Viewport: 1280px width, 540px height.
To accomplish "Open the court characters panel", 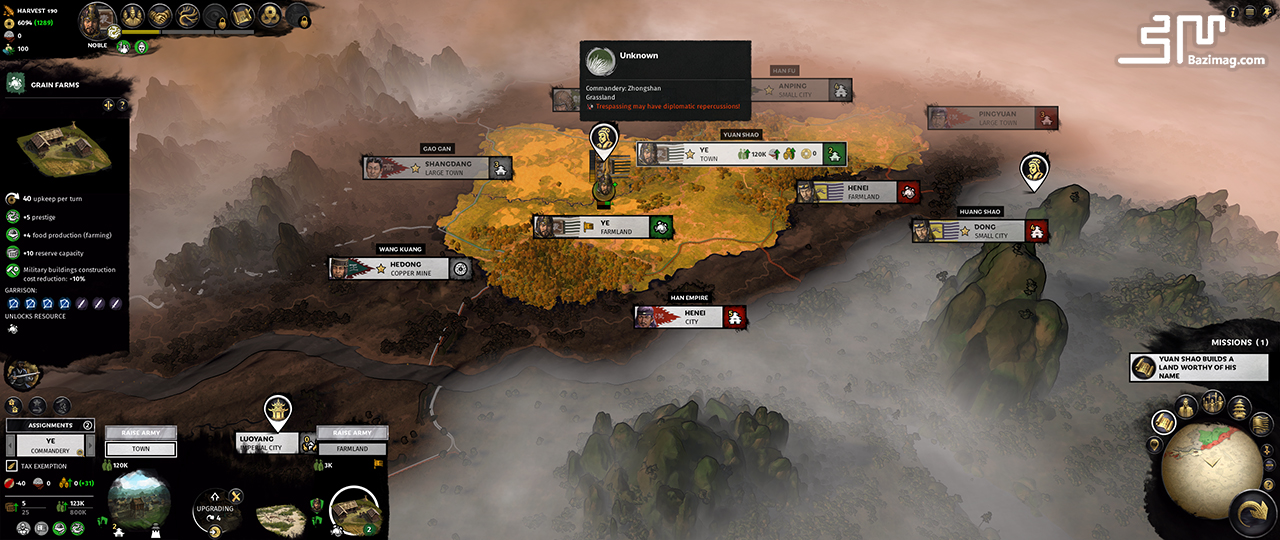I will click(x=134, y=16).
